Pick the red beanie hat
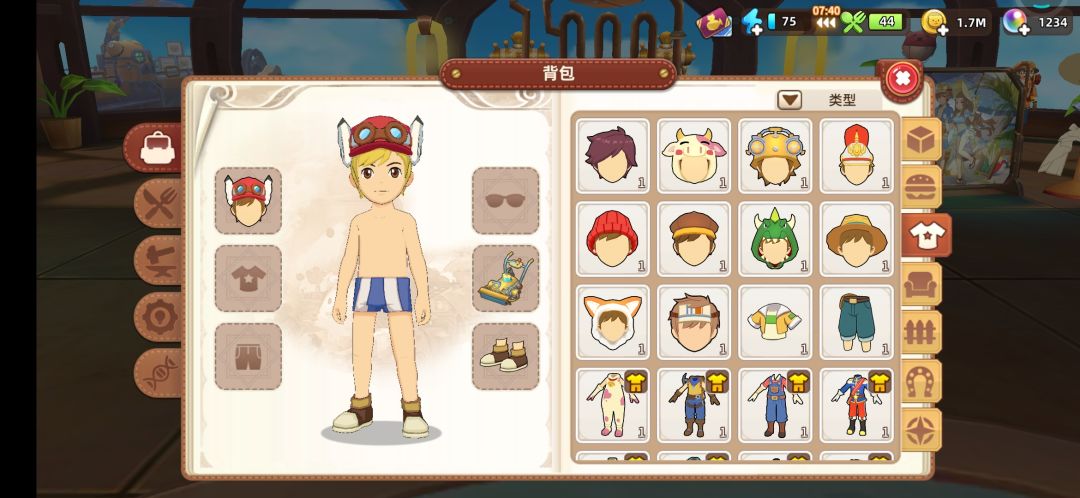Image resolution: width=1080 pixels, height=498 pixels. point(612,238)
